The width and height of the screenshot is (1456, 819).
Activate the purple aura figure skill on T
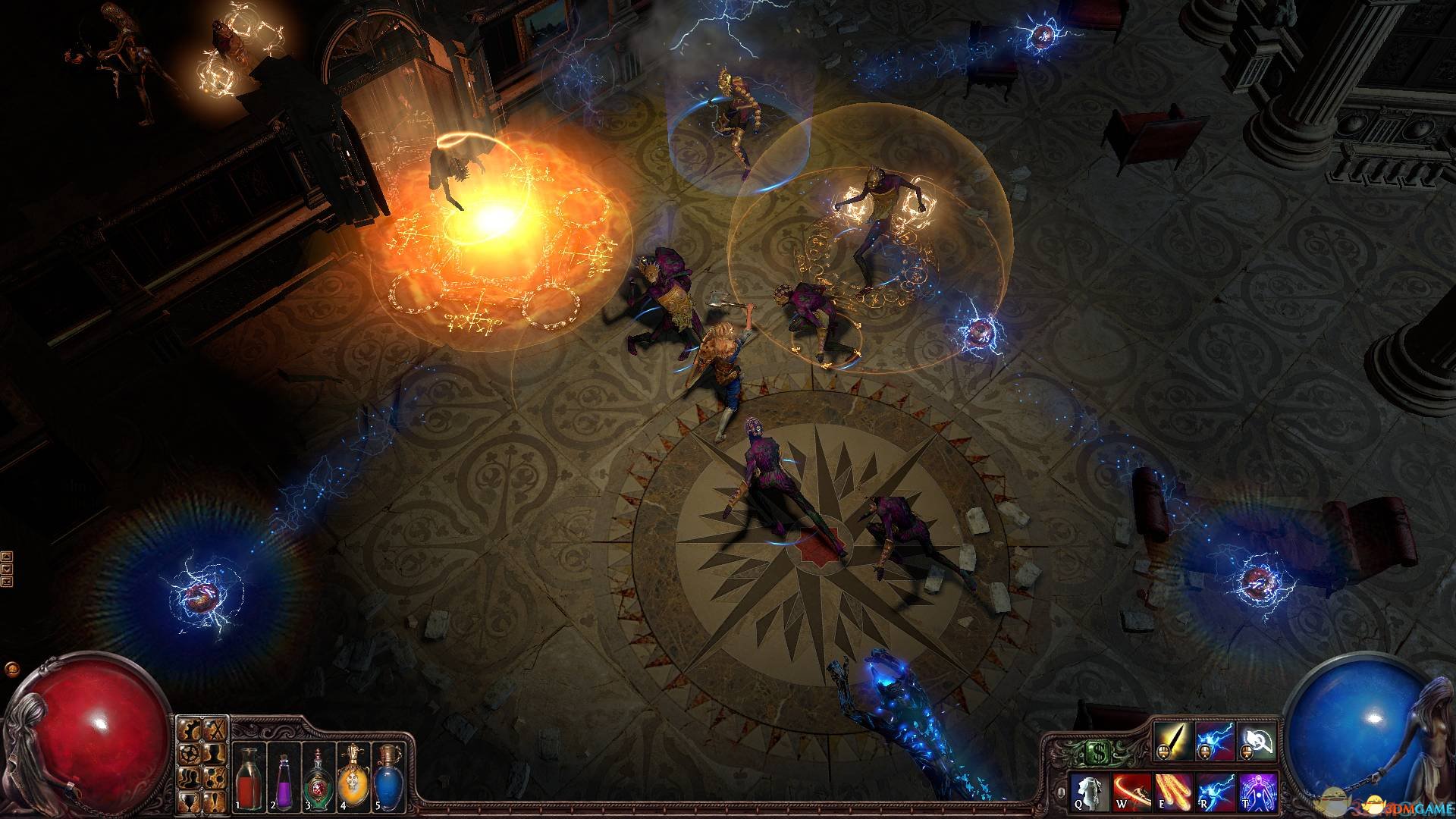click(1257, 793)
